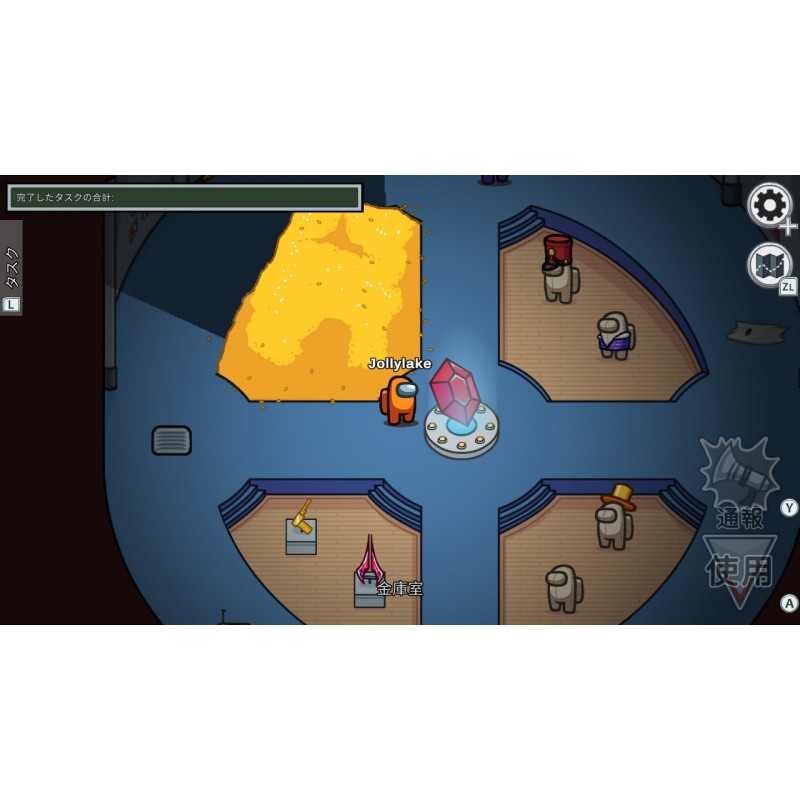Image resolution: width=800 pixels, height=800 pixels.
Task: Open the map button
Action: click(x=769, y=265)
